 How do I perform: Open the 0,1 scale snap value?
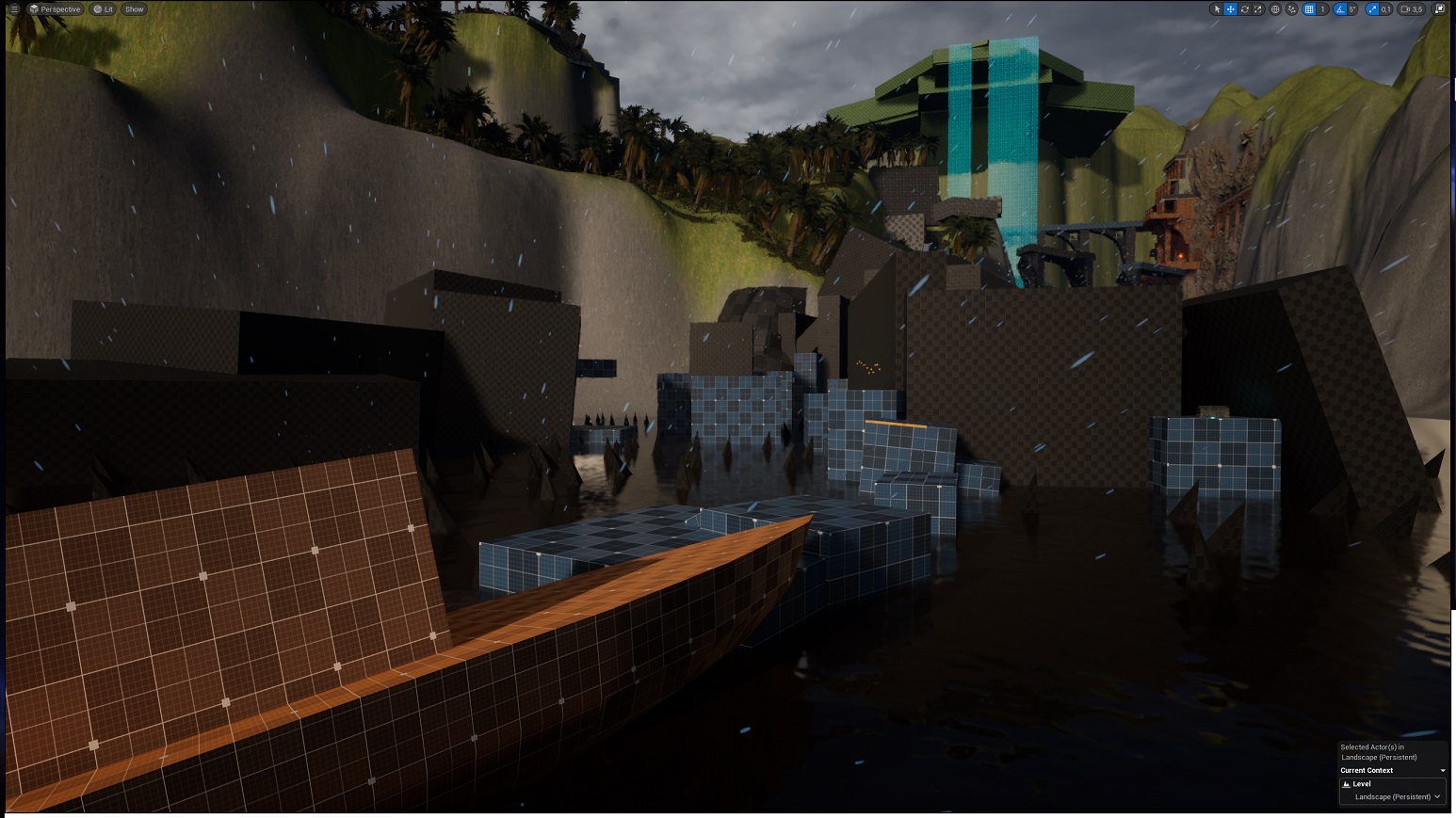click(x=1385, y=9)
